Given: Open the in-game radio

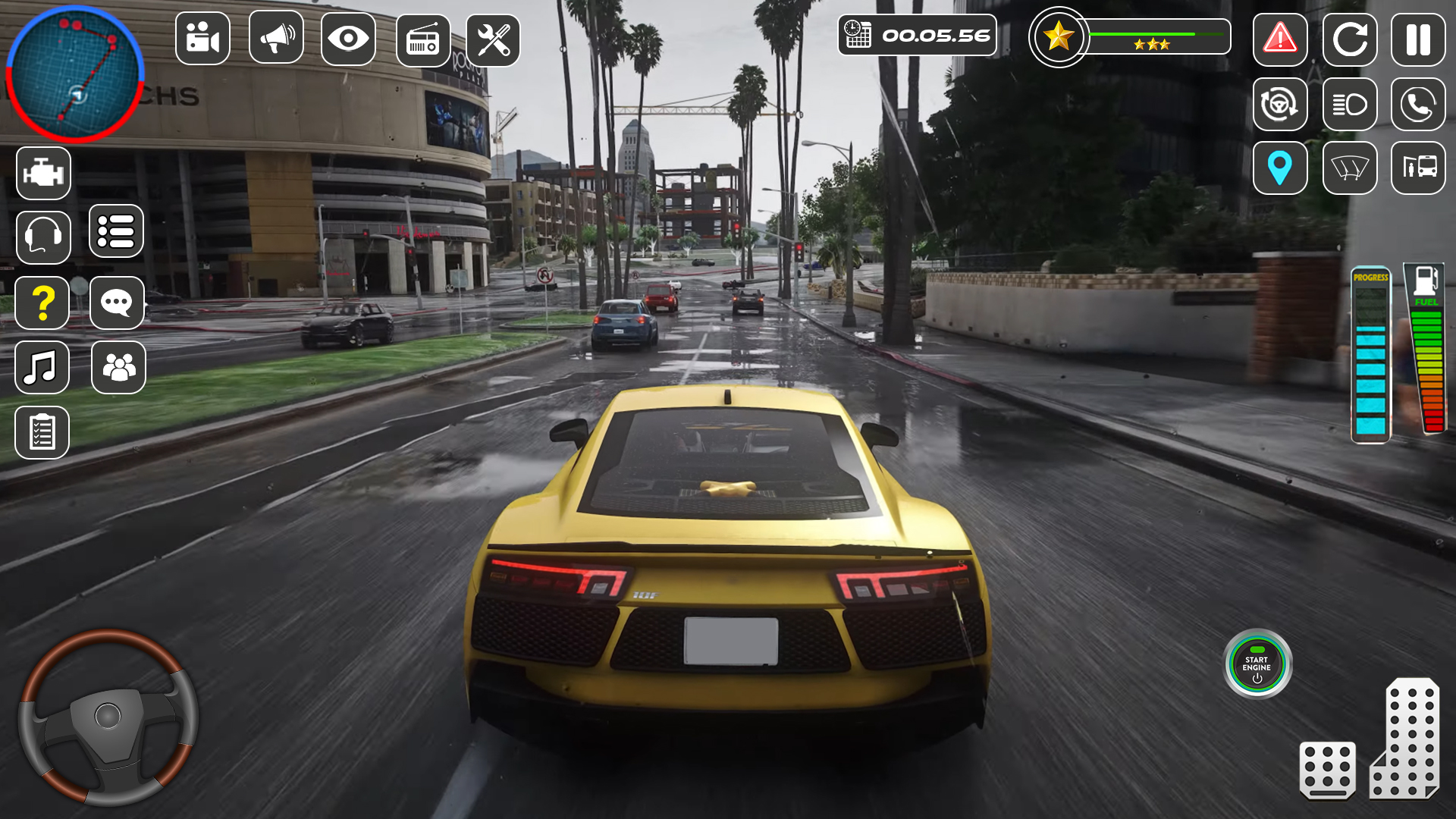Looking at the screenshot, I should click(x=422, y=38).
